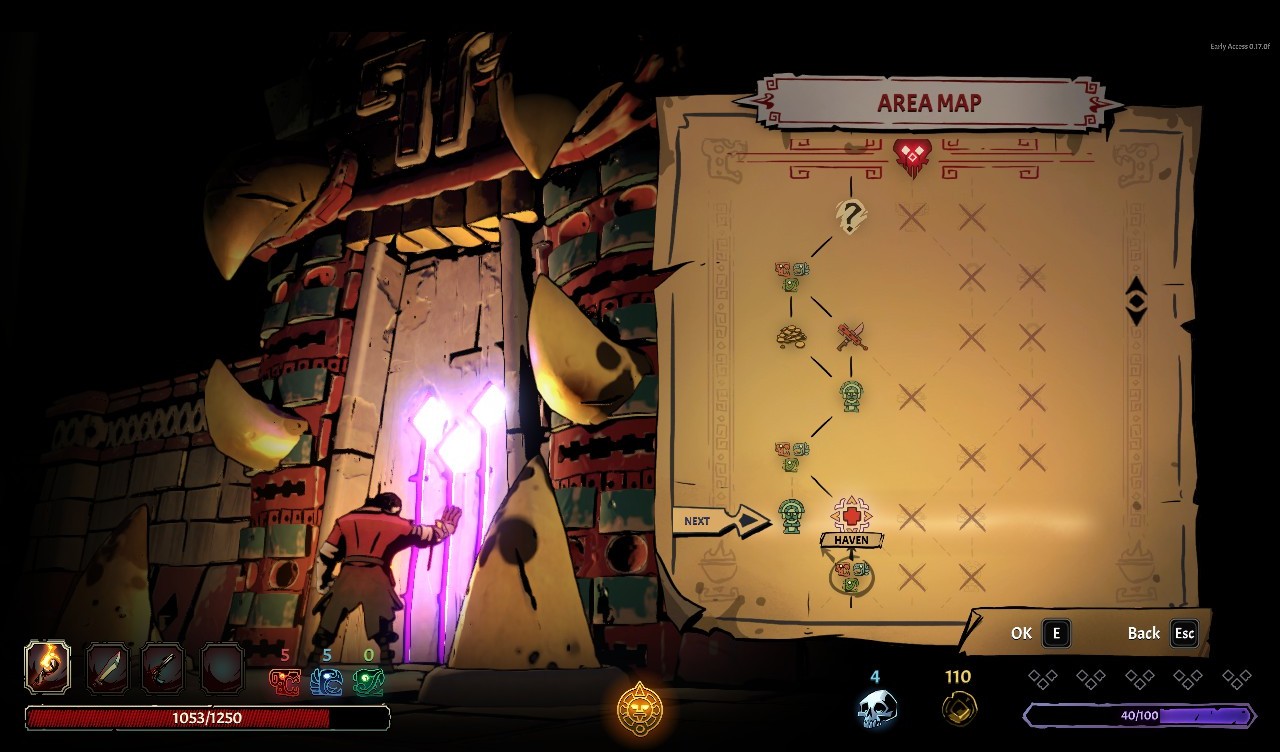The height and width of the screenshot is (752, 1280).
Task: Select the circled current node below Haven
Action: point(851,576)
